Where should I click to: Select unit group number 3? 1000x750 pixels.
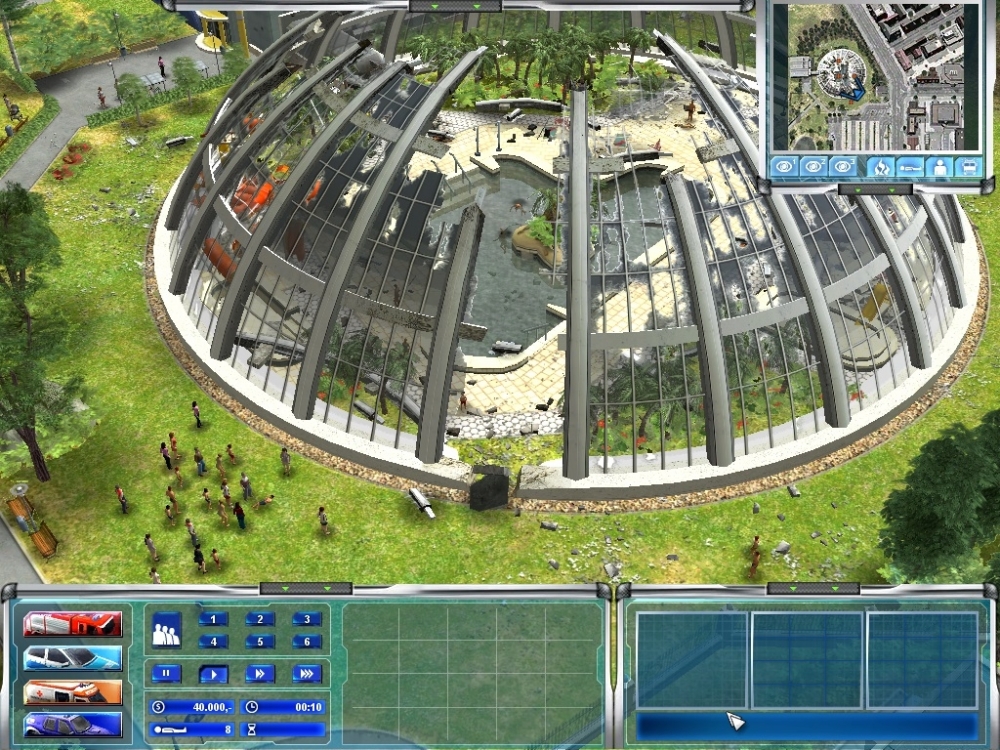click(306, 619)
